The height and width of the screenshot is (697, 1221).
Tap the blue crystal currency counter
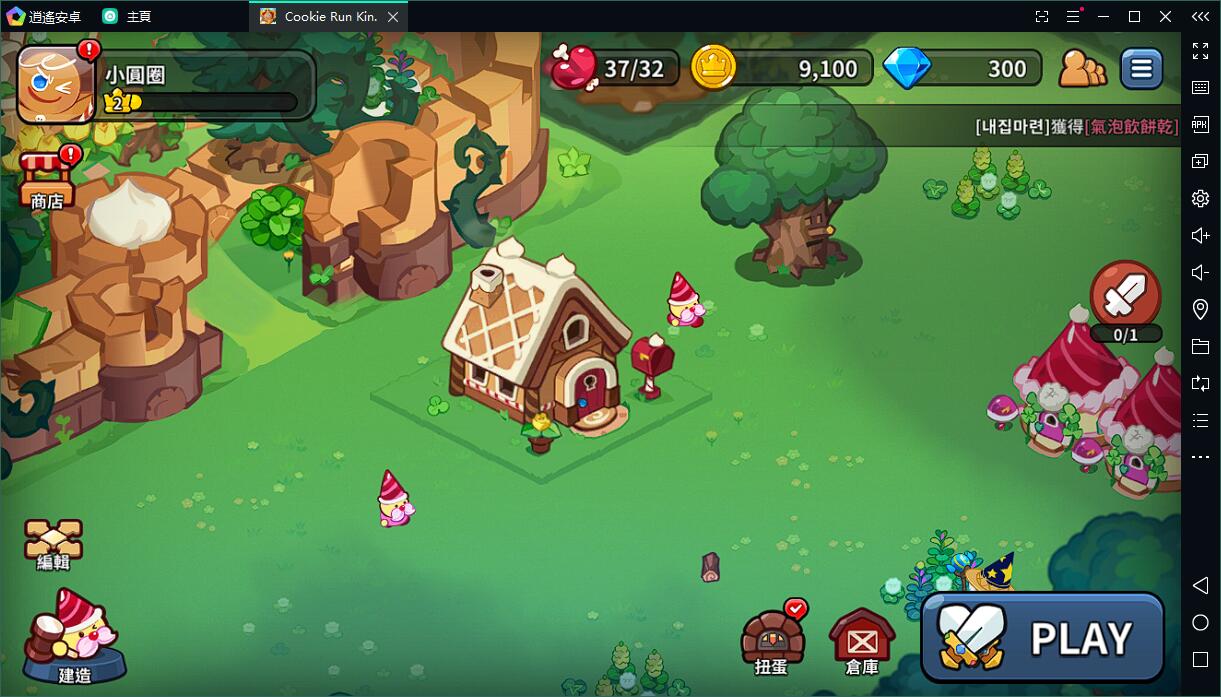point(963,69)
